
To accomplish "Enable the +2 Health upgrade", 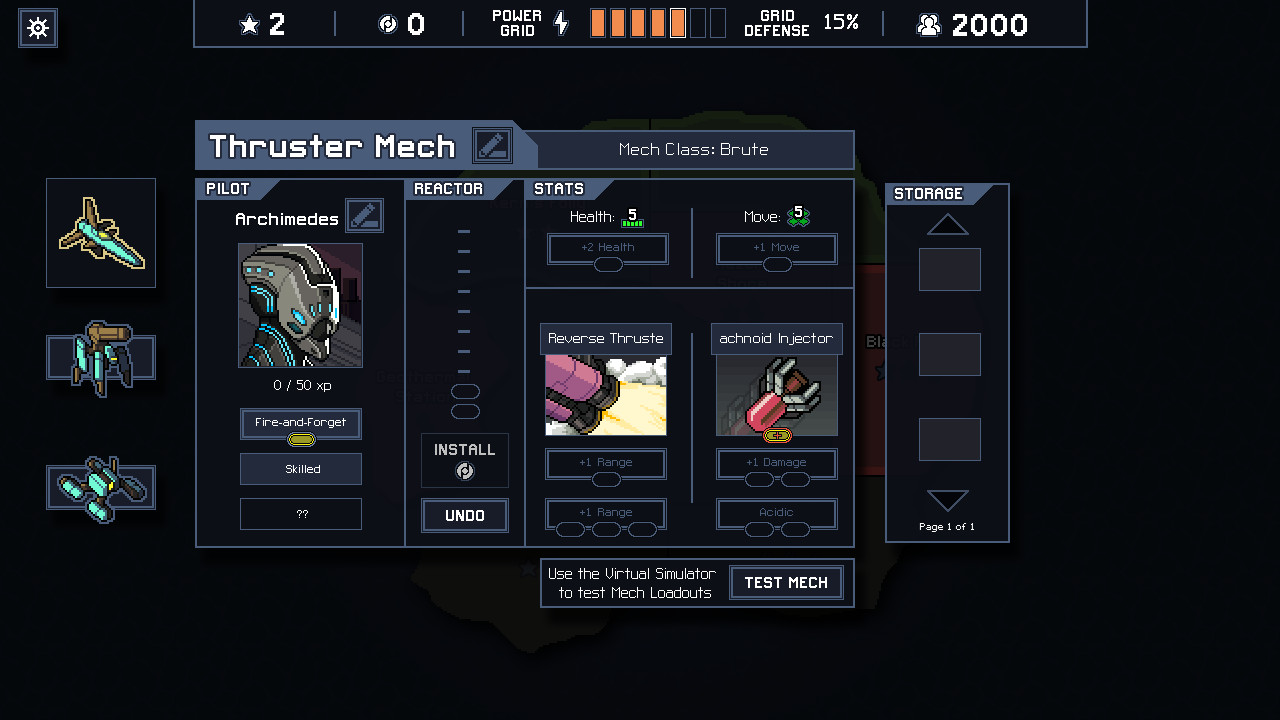I will (x=607, y=248).
